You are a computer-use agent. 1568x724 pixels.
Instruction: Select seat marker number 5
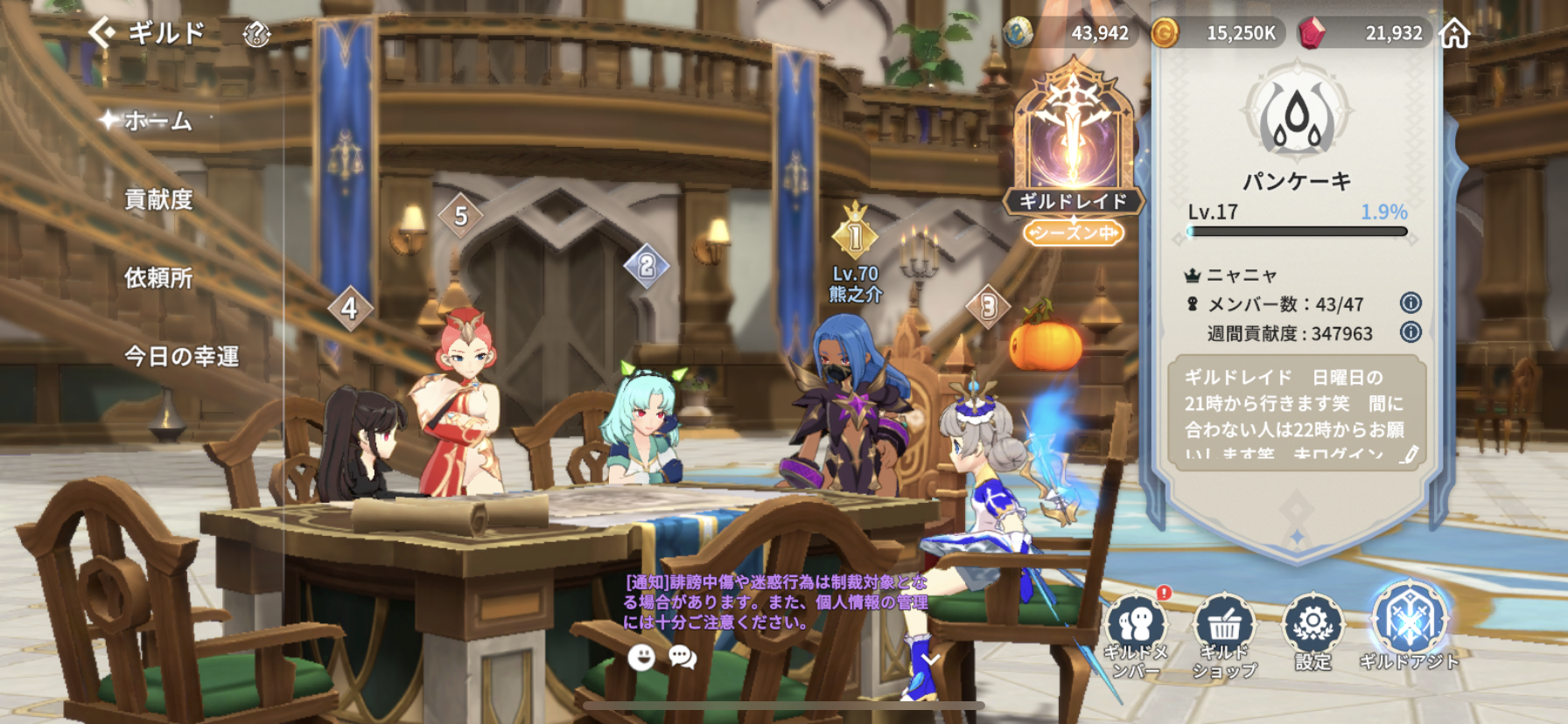tap(460, 215)
